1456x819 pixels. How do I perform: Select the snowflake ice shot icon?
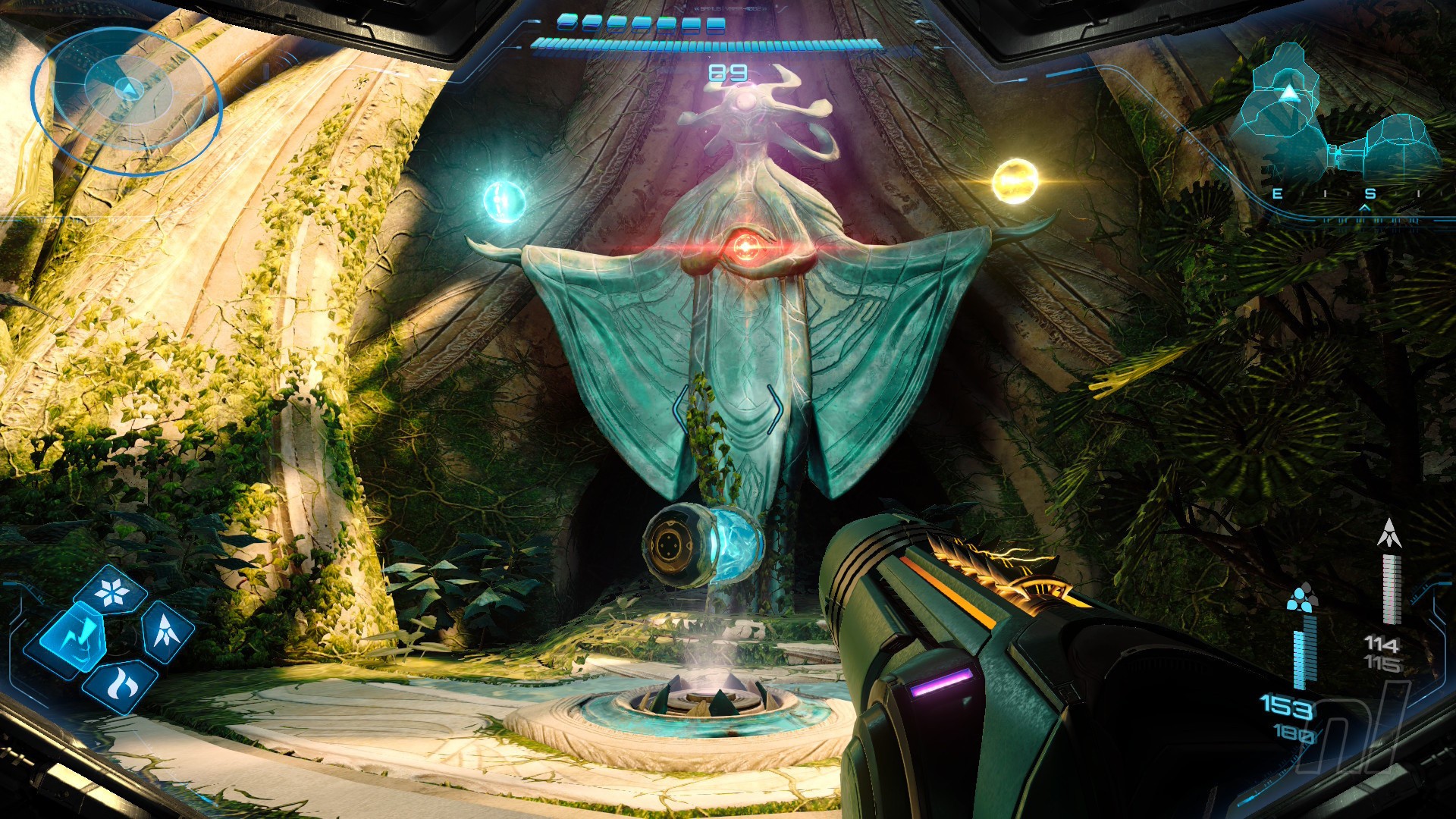tap(114, 591)
